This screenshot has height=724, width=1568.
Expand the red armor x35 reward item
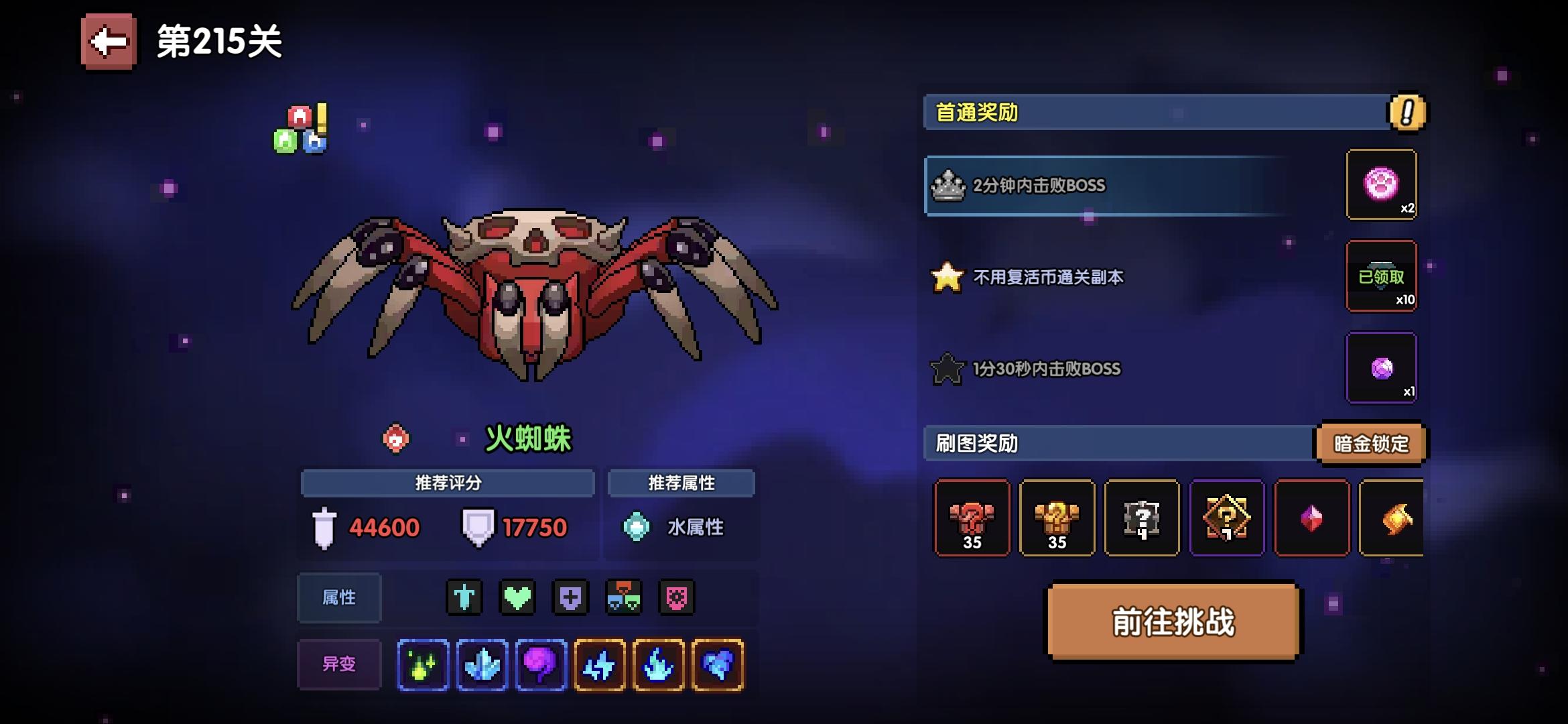coord(972,518)
